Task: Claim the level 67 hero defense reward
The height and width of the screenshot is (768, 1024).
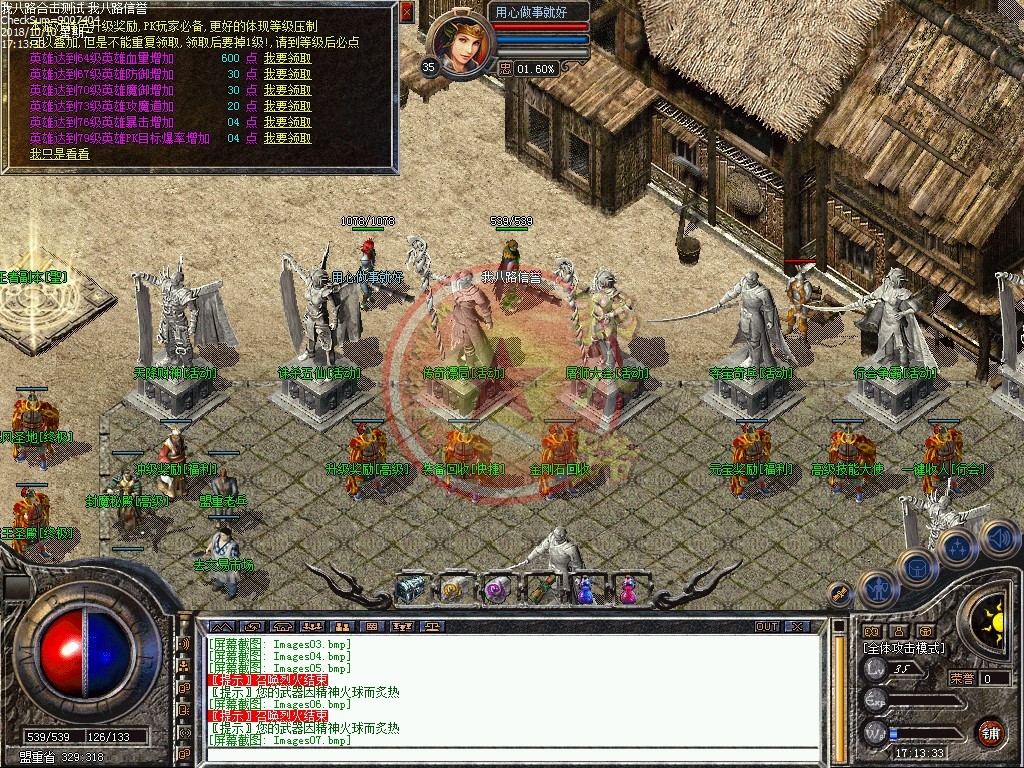Action: pyautogui.click(x=287, y=74)
